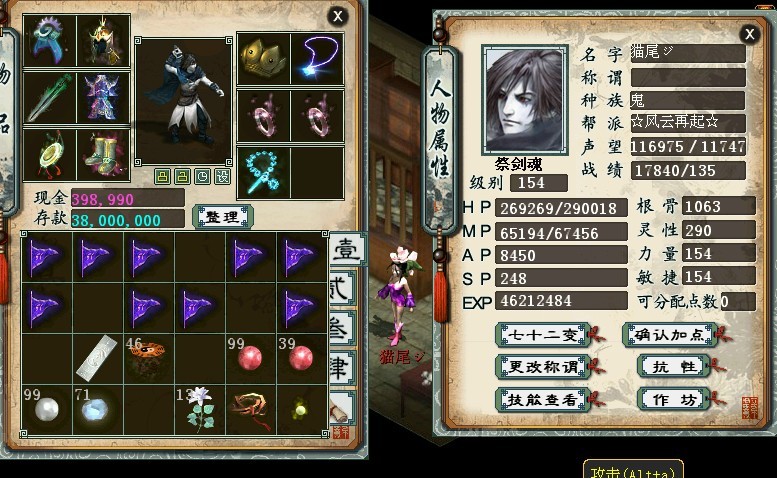Confirm stat points with 确认加点

[669, 335]
